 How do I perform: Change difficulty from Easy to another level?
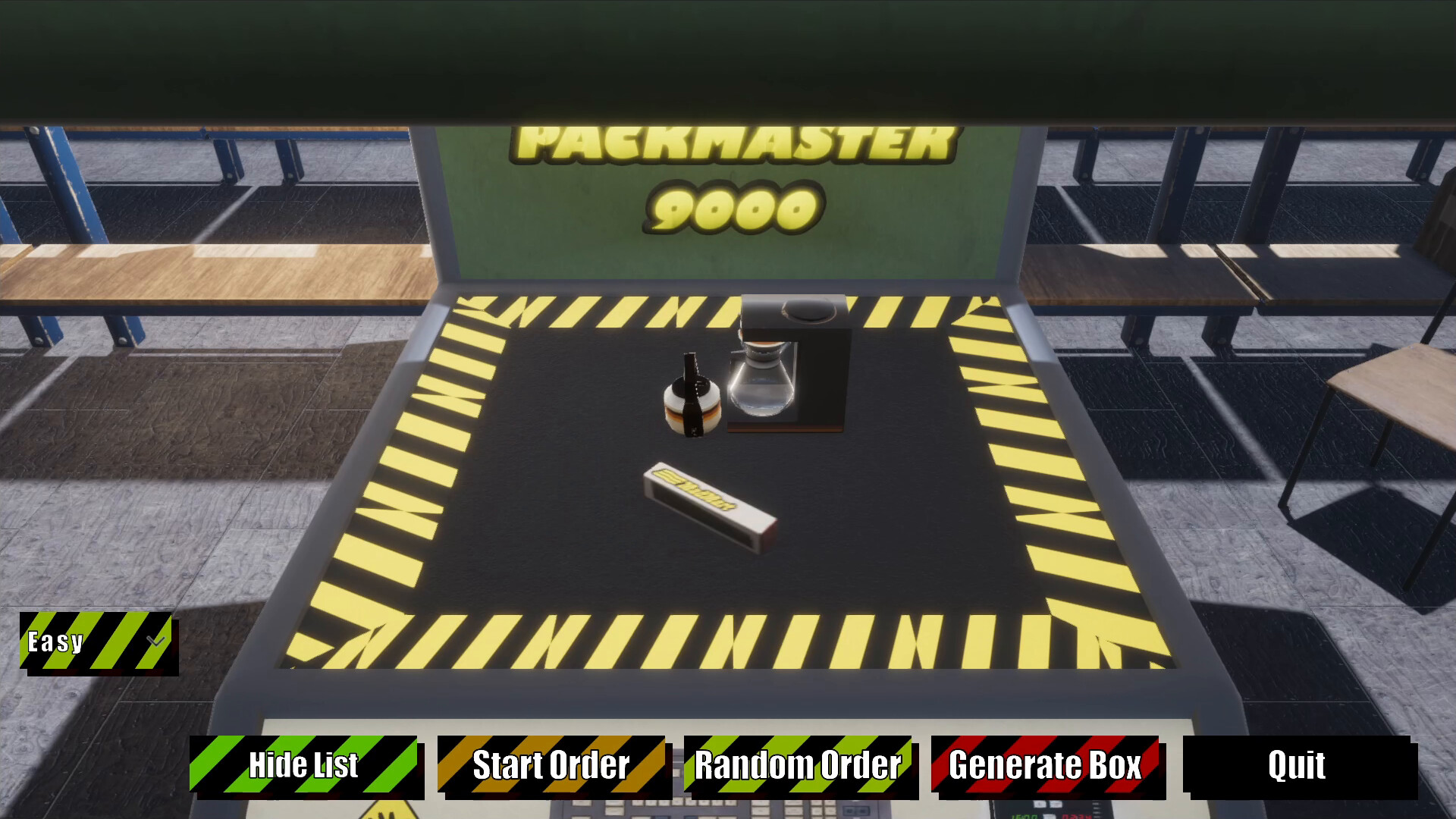pos(96,642)
